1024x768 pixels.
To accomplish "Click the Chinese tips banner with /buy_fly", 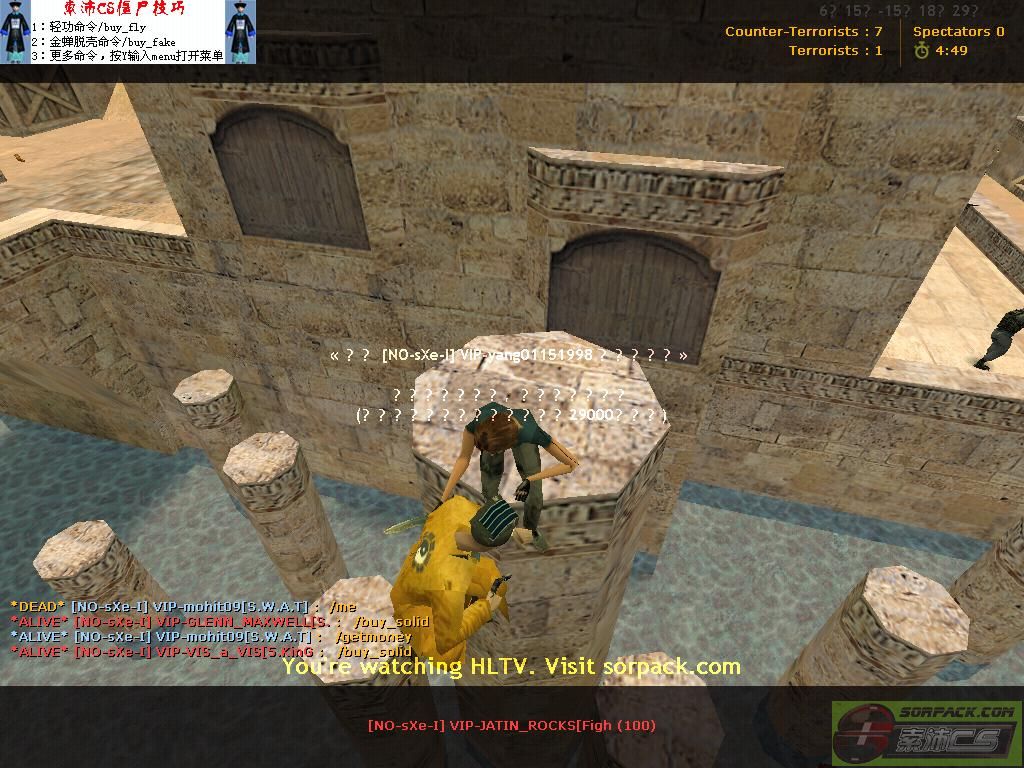I will 128,32.
